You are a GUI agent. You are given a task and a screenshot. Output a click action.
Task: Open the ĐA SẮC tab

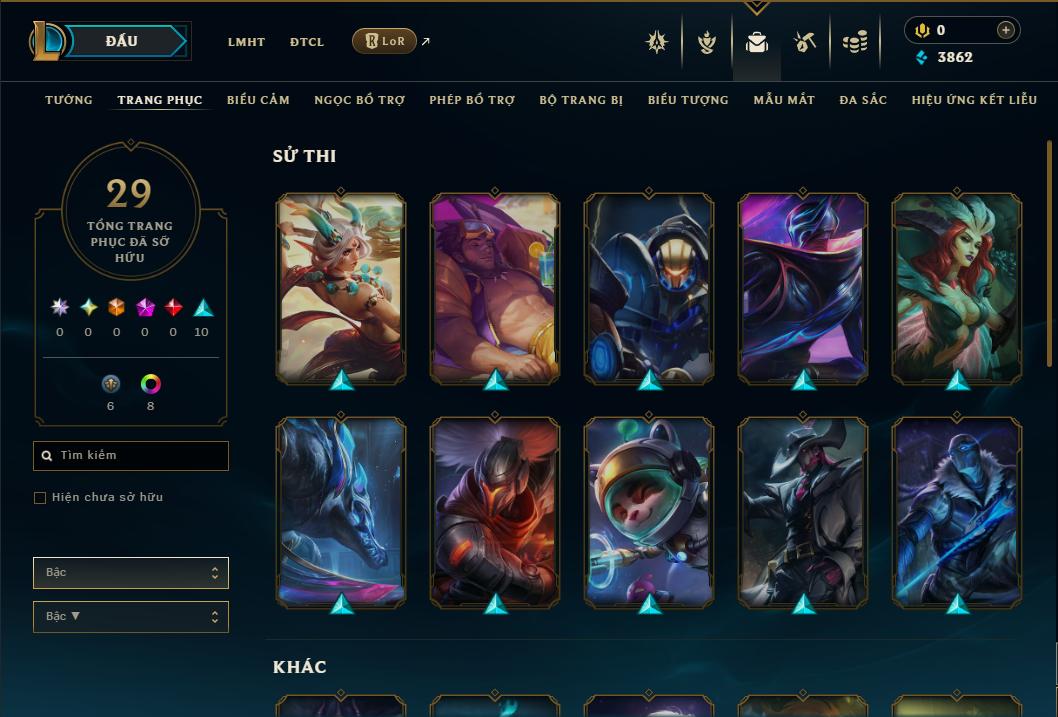(863, 100)
